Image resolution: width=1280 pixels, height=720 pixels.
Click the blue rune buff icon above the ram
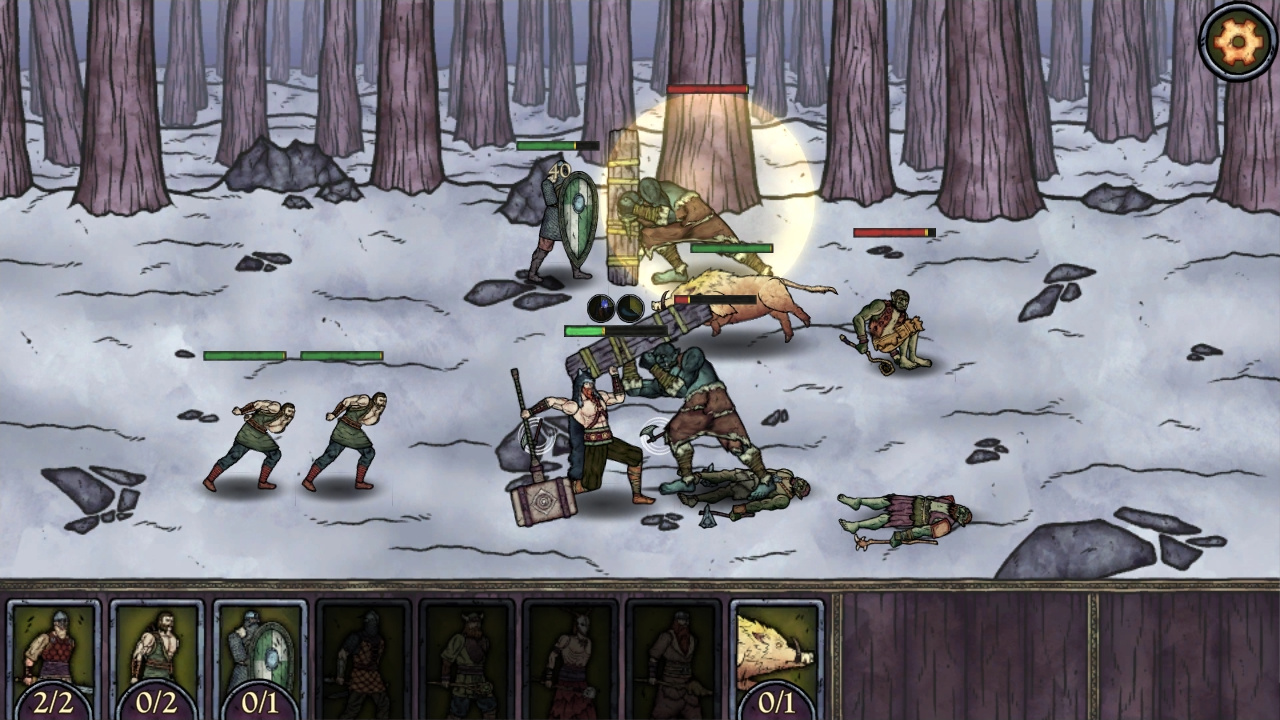602,307
